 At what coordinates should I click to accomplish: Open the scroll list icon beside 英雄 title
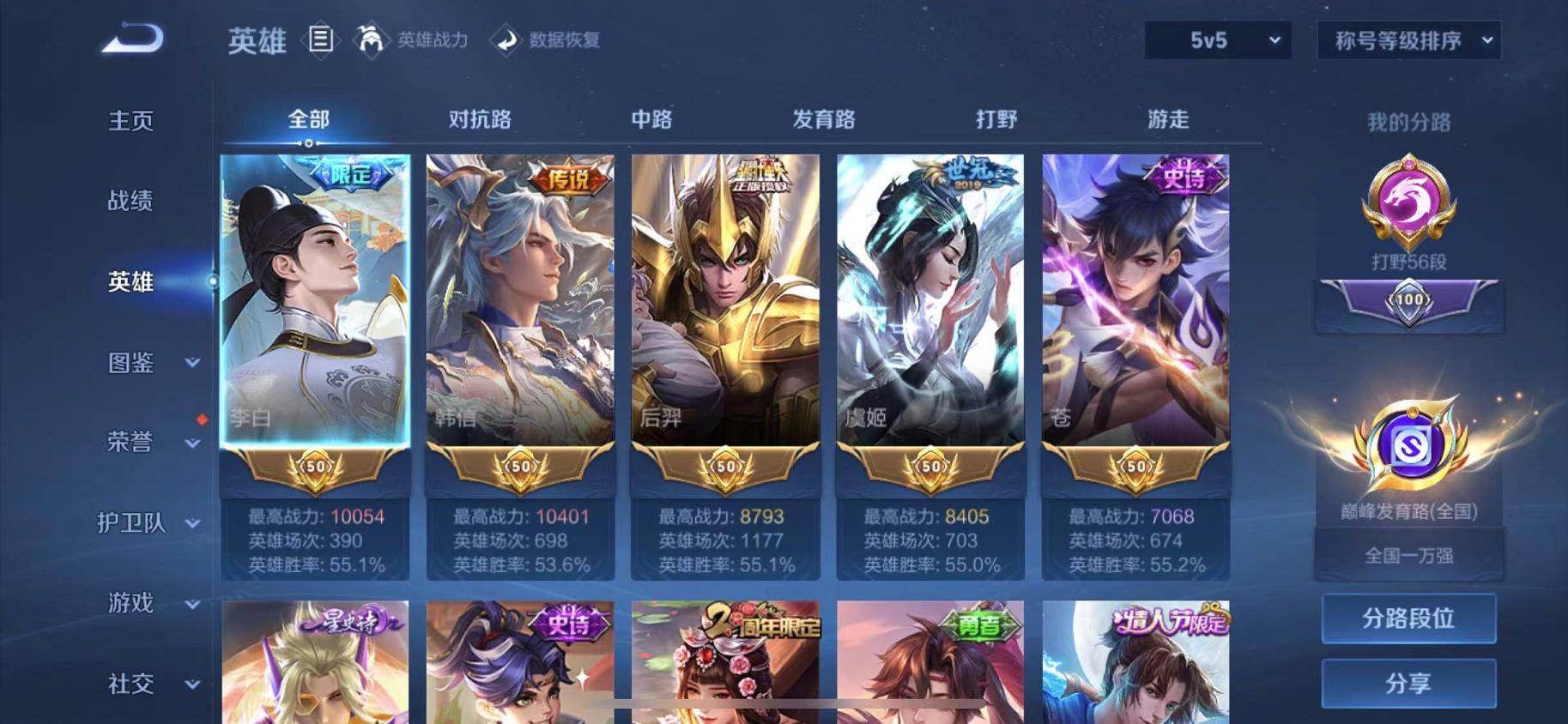pos(322,40)
